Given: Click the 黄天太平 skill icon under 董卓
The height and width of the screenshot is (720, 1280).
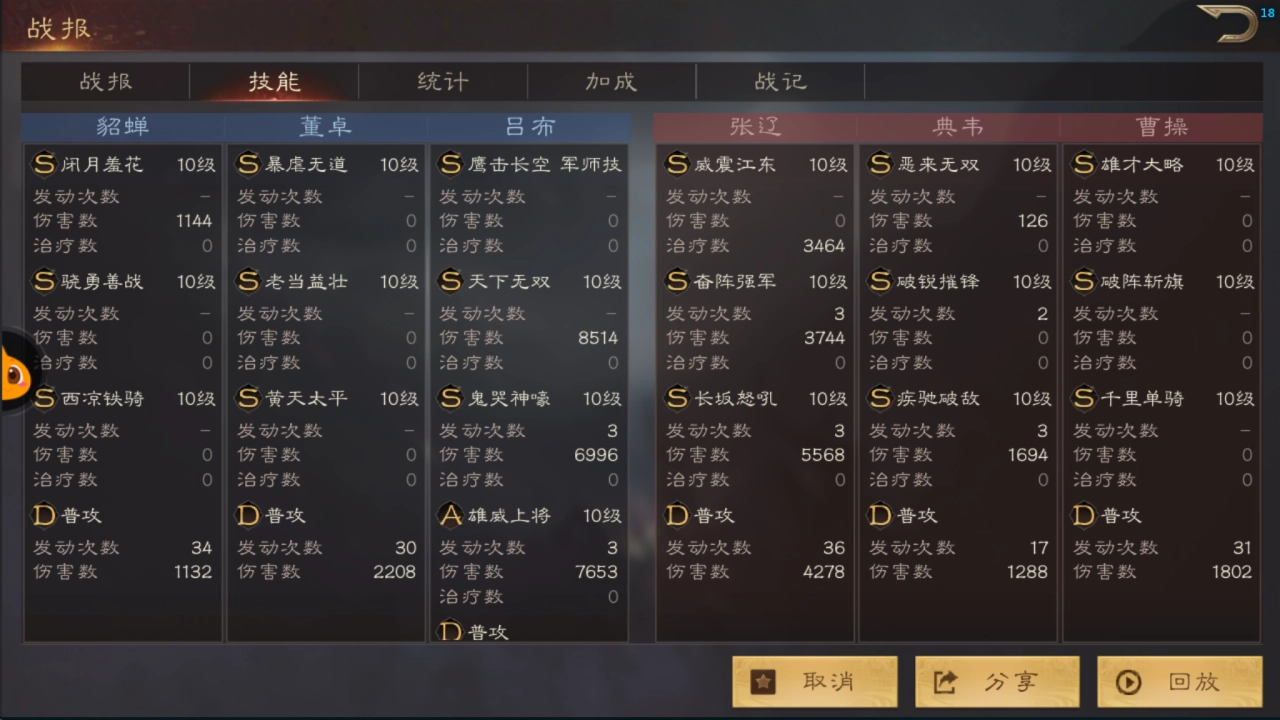Looking at the screenshot, I should (248, 398).
